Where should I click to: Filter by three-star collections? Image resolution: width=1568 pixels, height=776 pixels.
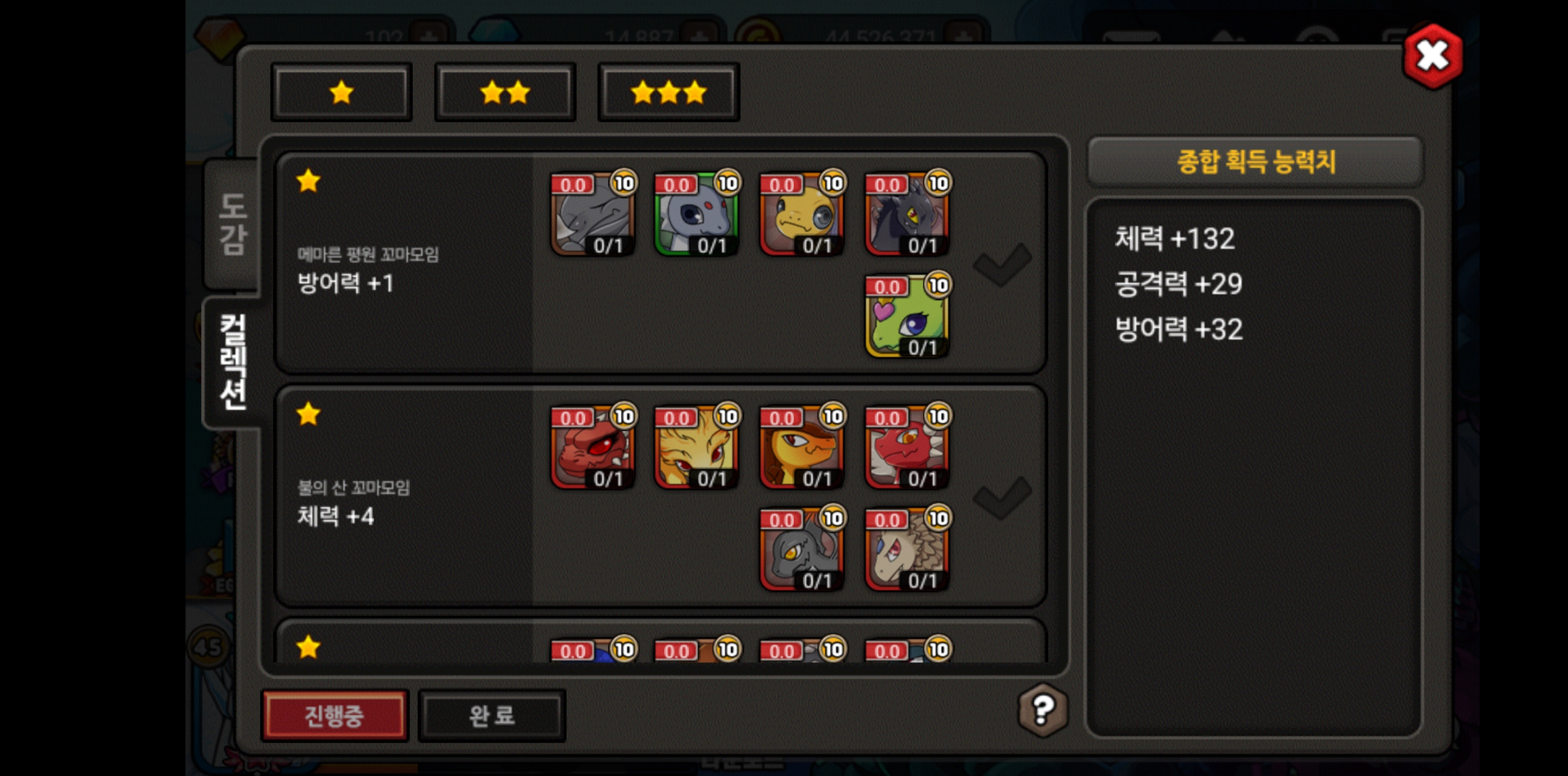point(669,93)
